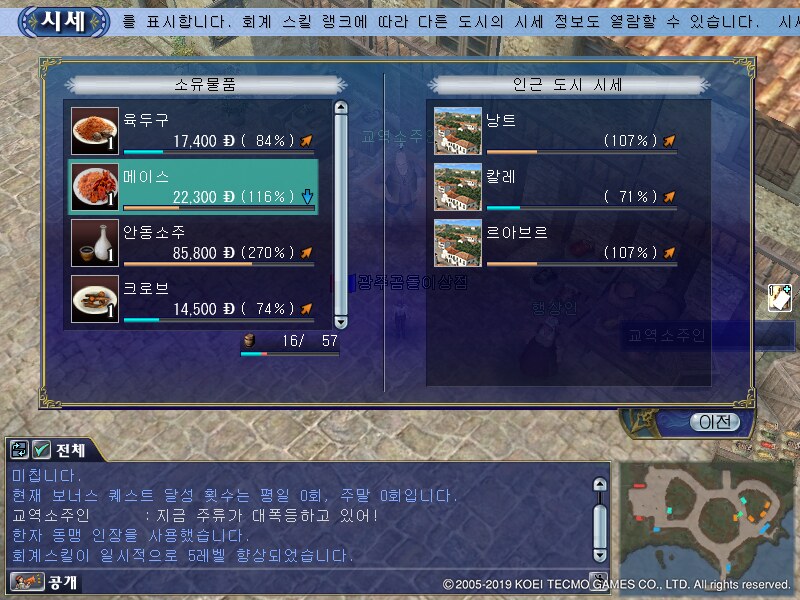Click the owned items list up arrow
800x600 pixels.
(x=340, y=108)
